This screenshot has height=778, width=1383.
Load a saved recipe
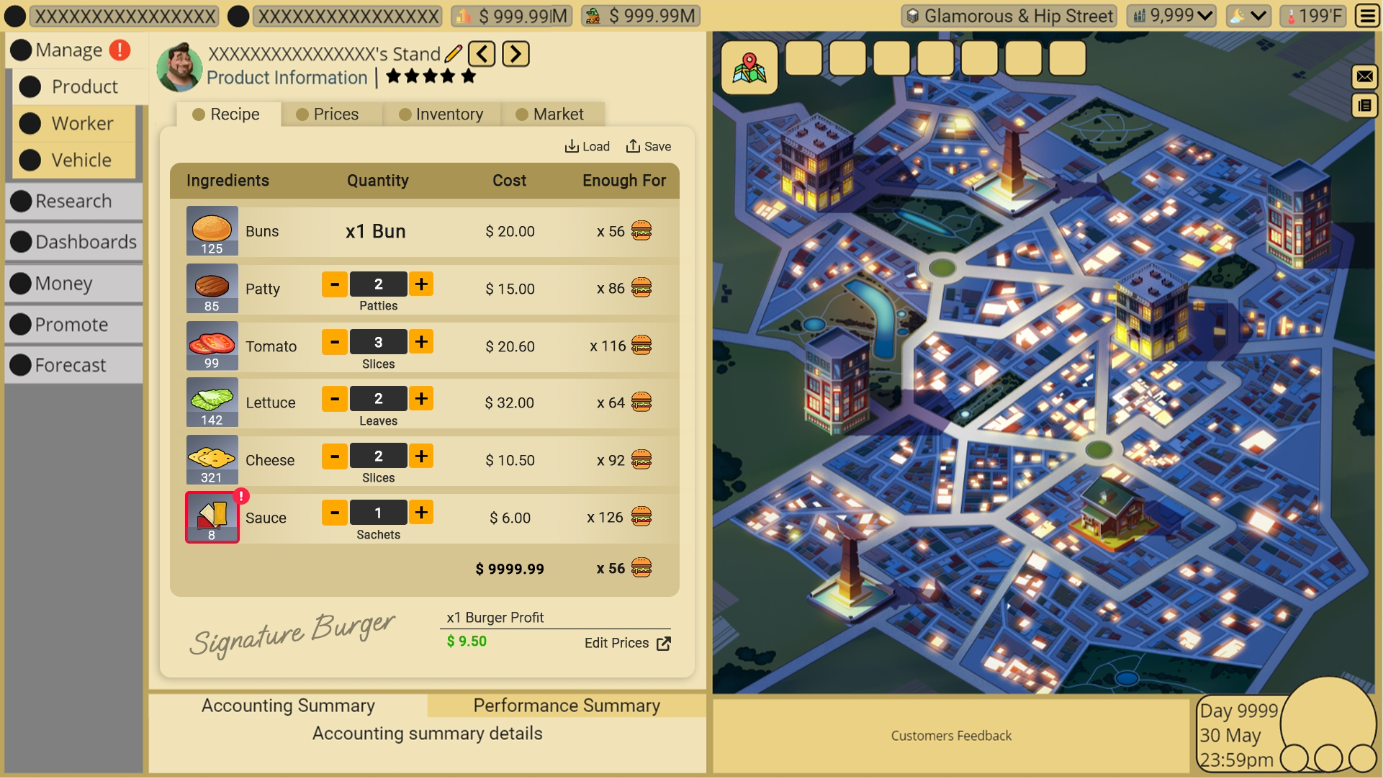pos(587,147)
